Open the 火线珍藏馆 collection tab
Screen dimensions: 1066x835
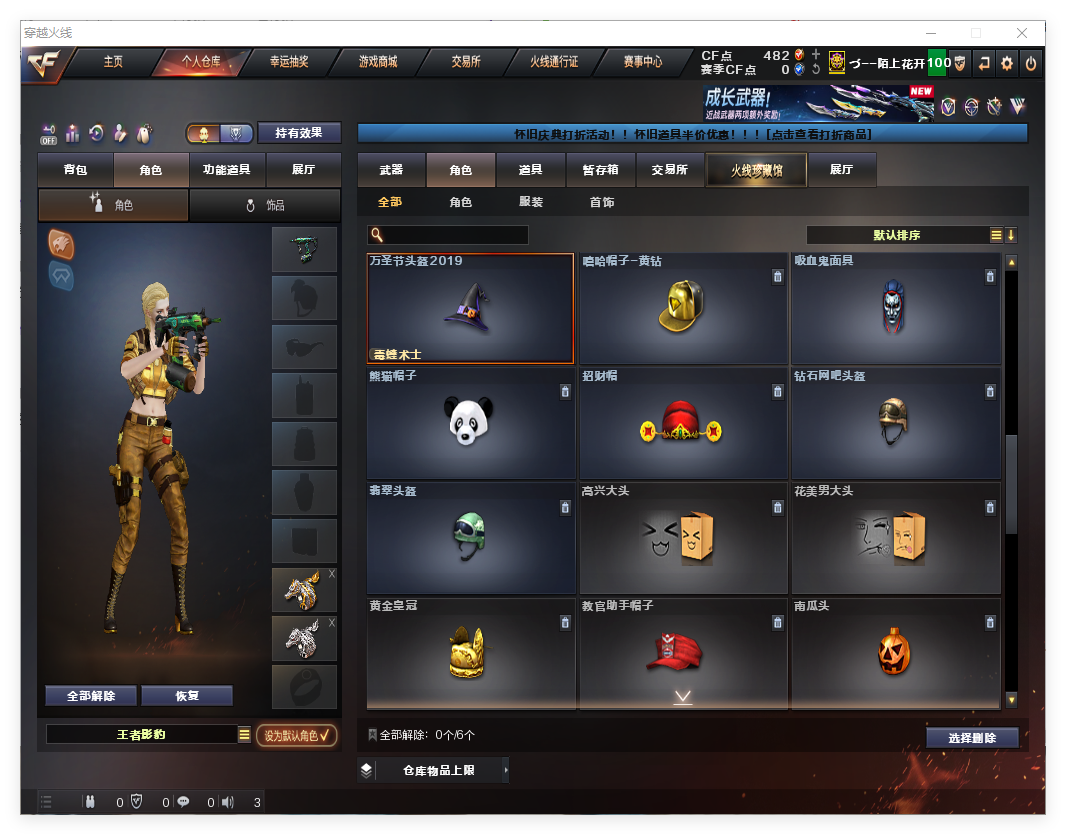755,170
